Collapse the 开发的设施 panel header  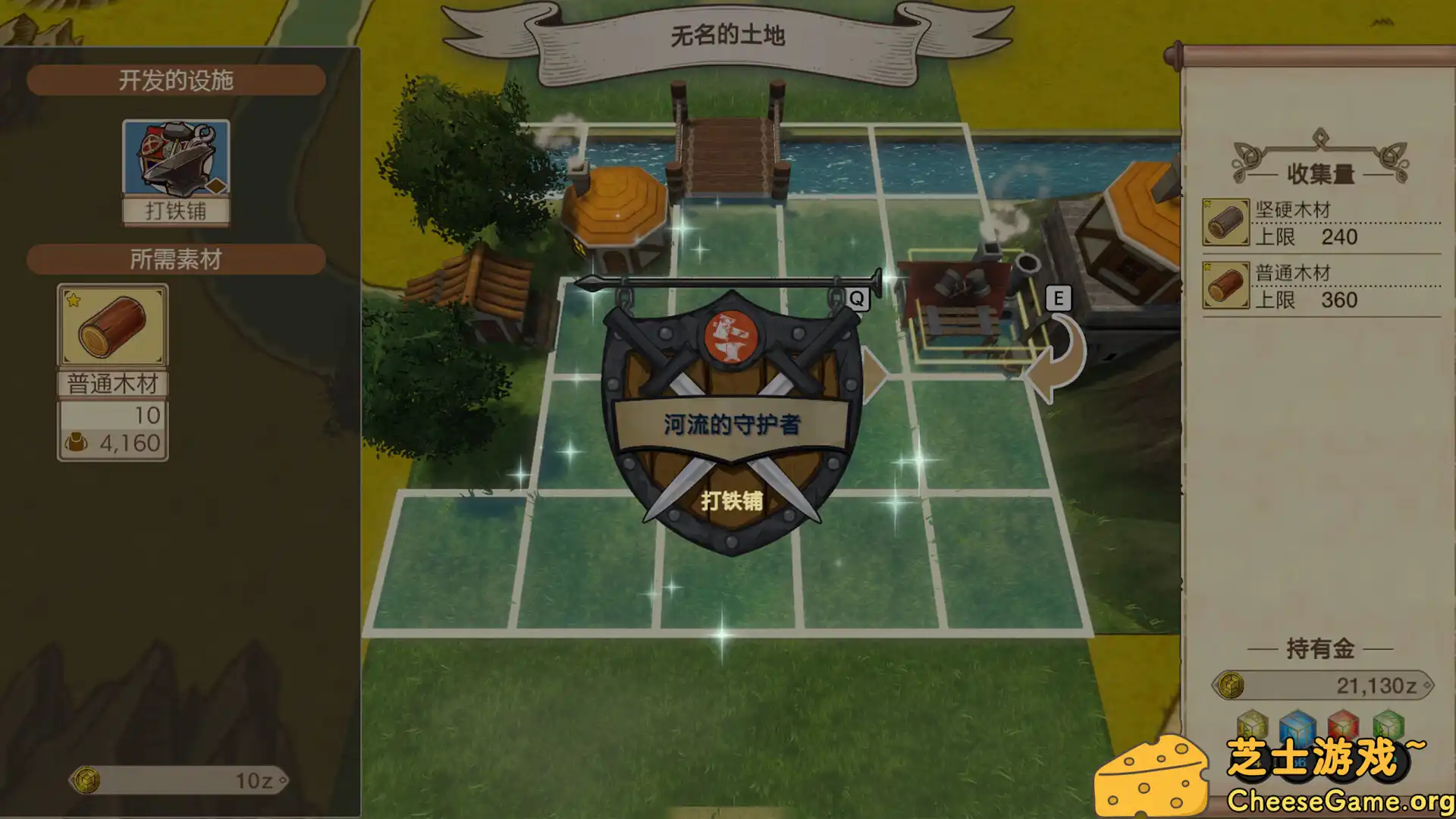[176, 79]
